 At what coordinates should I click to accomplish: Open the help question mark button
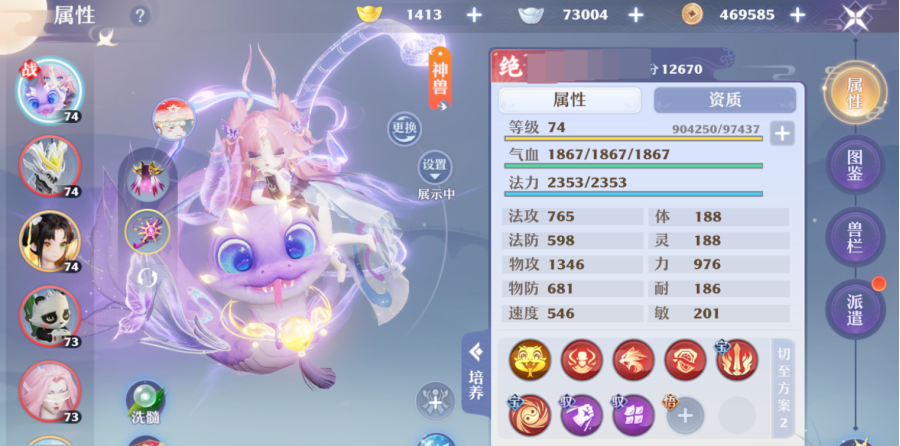tap(140, 15)
